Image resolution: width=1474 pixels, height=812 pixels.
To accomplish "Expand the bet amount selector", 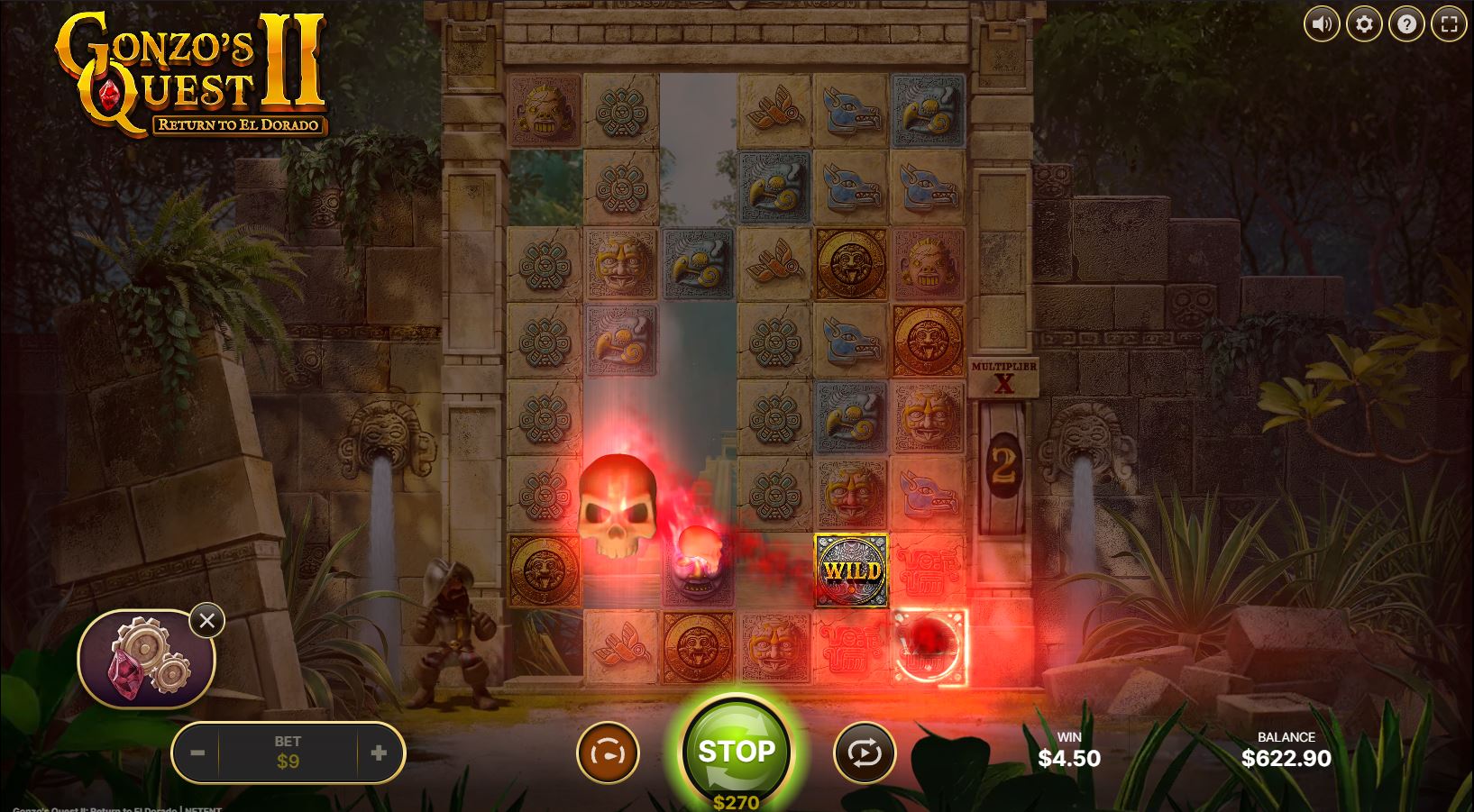I will (287, 752).
